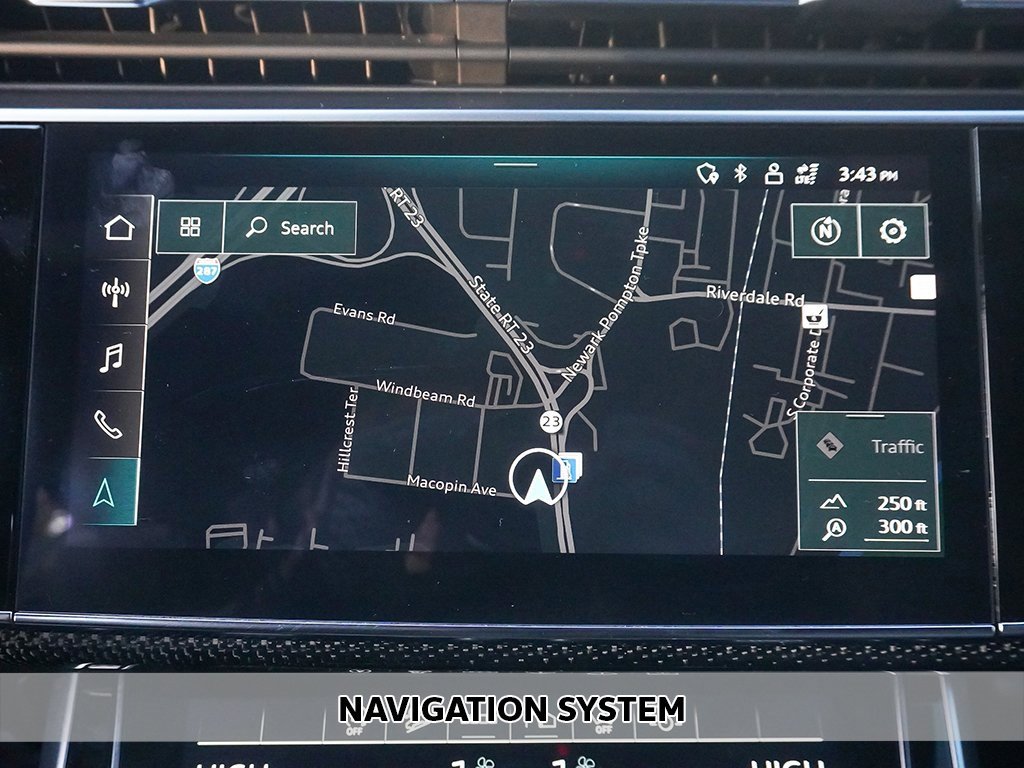Tap the Bluetooth status icon
This screenshot has height=768, width=1024.
tap(741, 174)
